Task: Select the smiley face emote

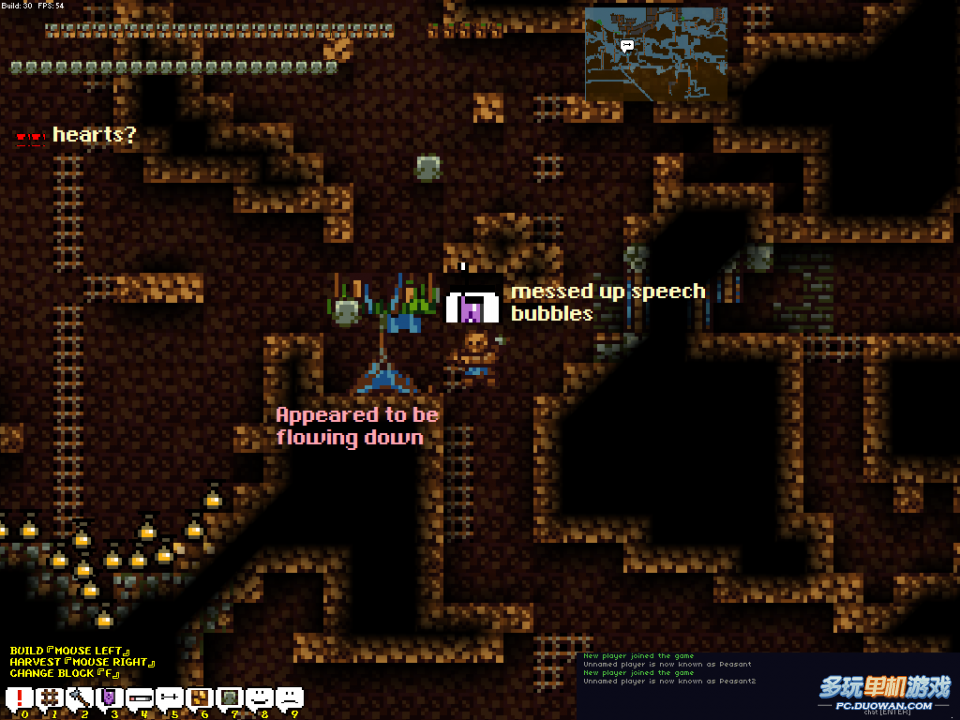Action: [260, 698]
